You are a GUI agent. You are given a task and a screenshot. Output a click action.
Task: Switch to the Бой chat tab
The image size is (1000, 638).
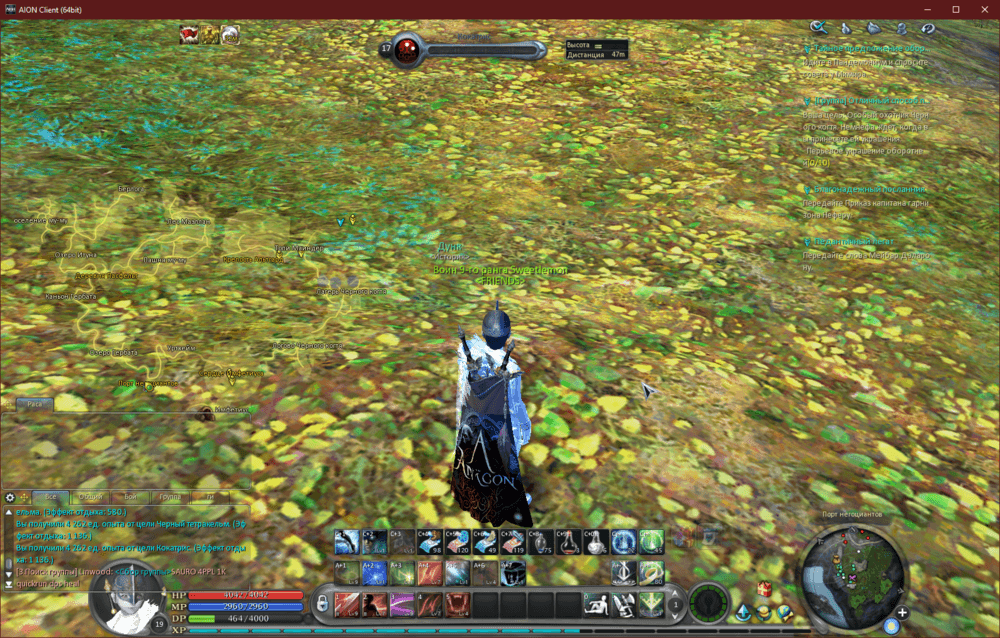point(131,497)
